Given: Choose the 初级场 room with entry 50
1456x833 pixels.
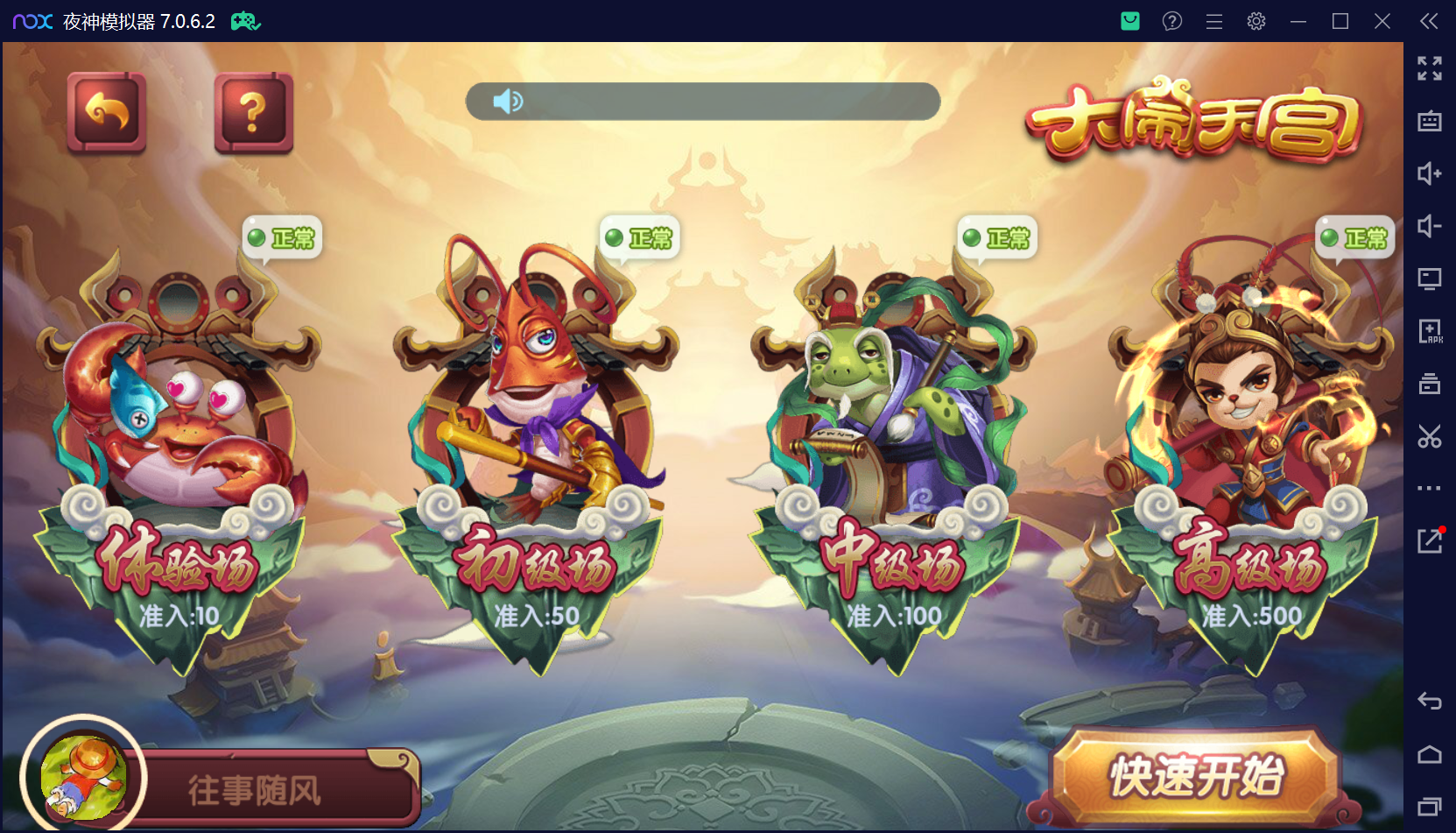Looking at the screenshot, I should coord(535,455).
